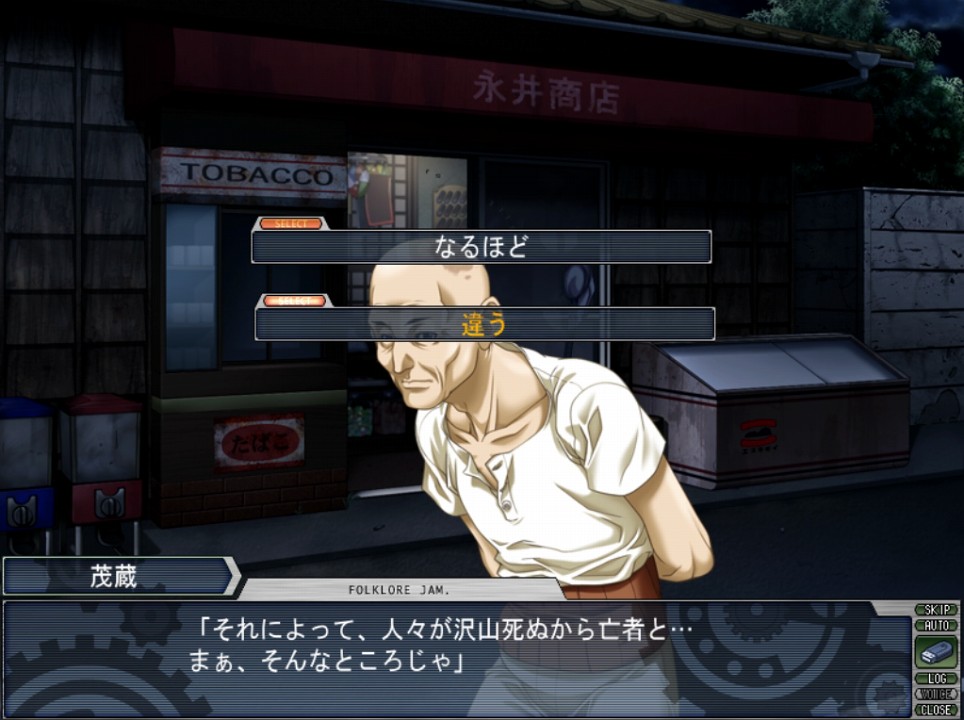Open the message LOG
This screenshot has width=964, height=720.
coord(936,679)
